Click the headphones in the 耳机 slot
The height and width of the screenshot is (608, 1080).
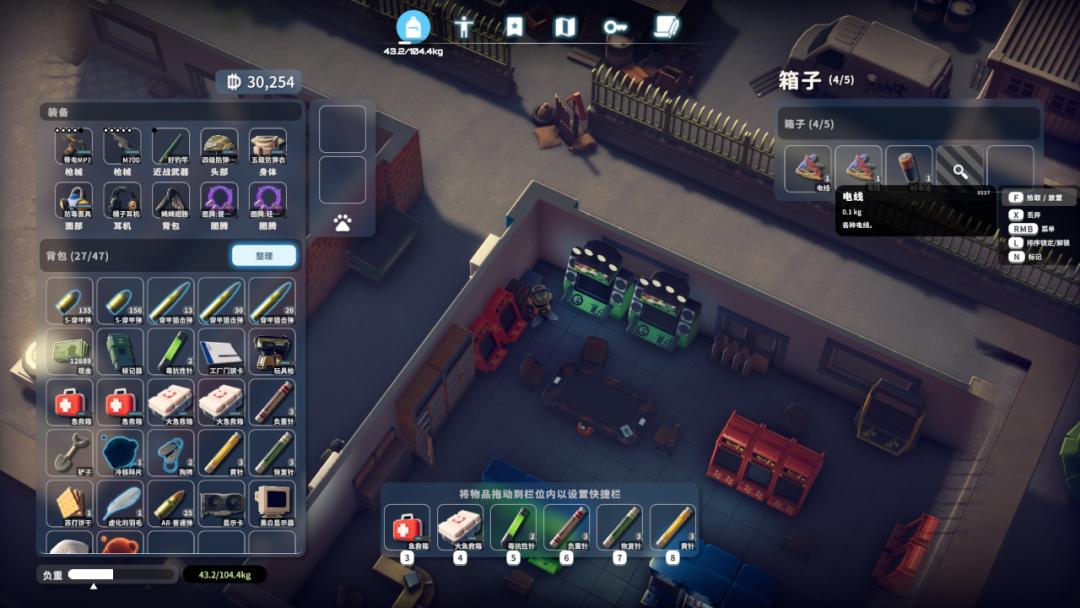[x=122, y=202]
